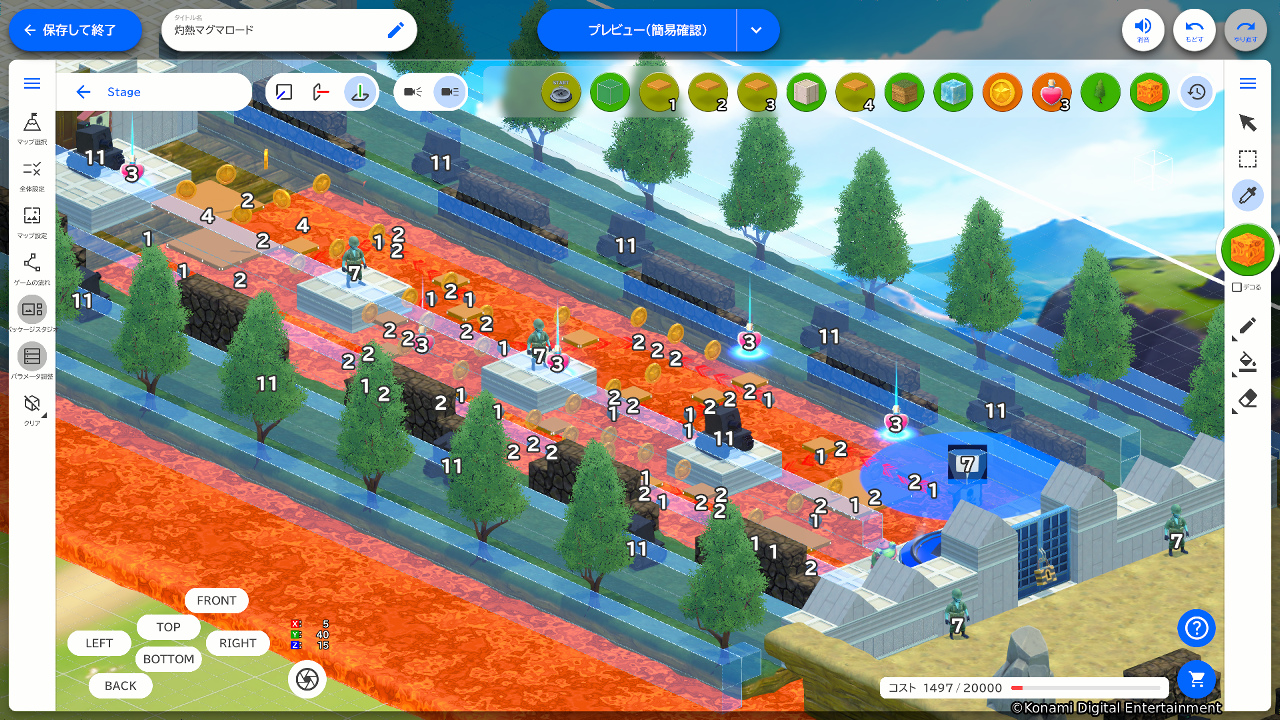1280x720 pixels.
Task: Click the 保存して終了 save and exit button
Action: (76, 30)
